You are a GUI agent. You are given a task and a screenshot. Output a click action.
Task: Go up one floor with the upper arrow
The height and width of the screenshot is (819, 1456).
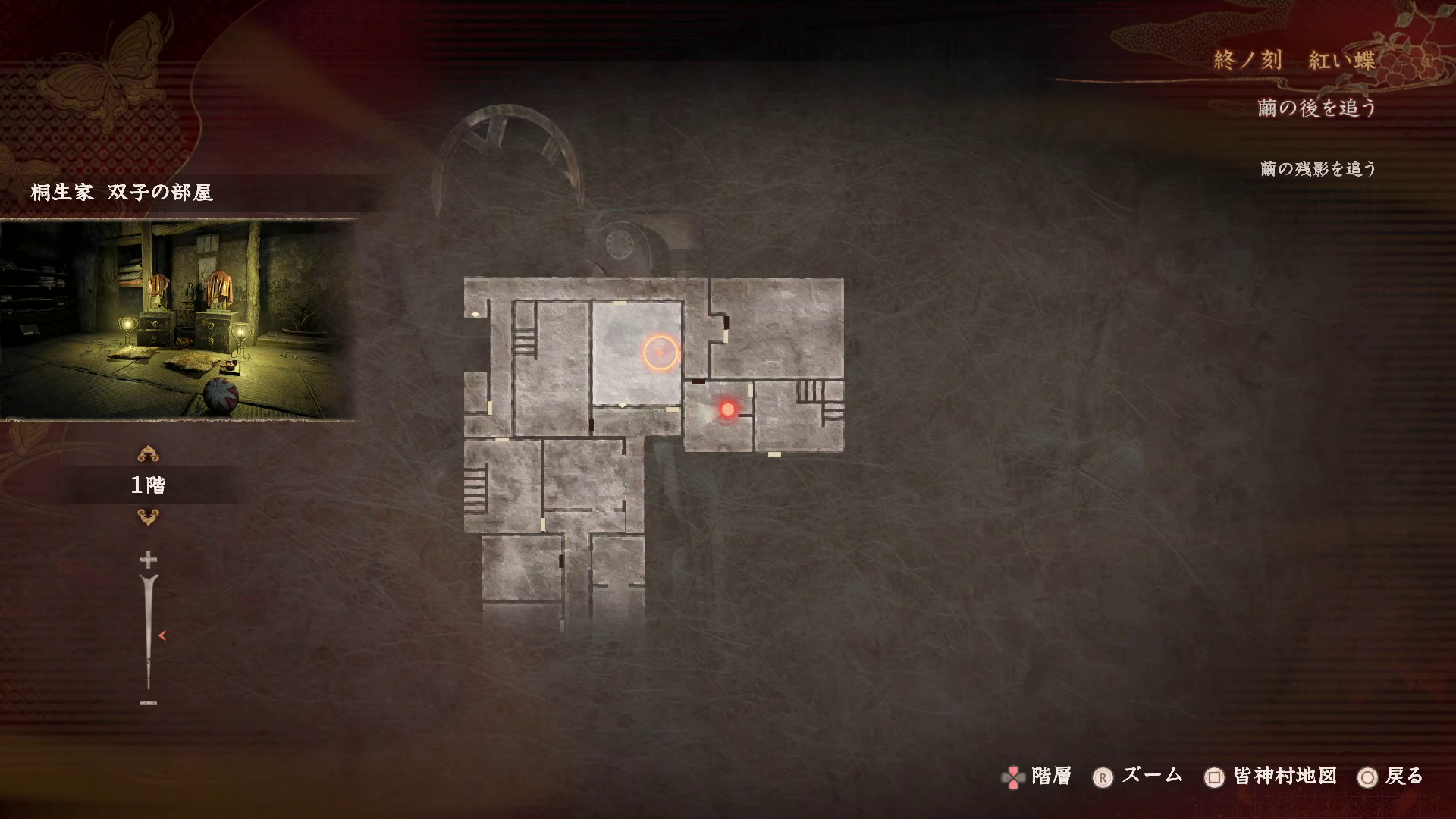pyautogui.click(x=148, y=454)
